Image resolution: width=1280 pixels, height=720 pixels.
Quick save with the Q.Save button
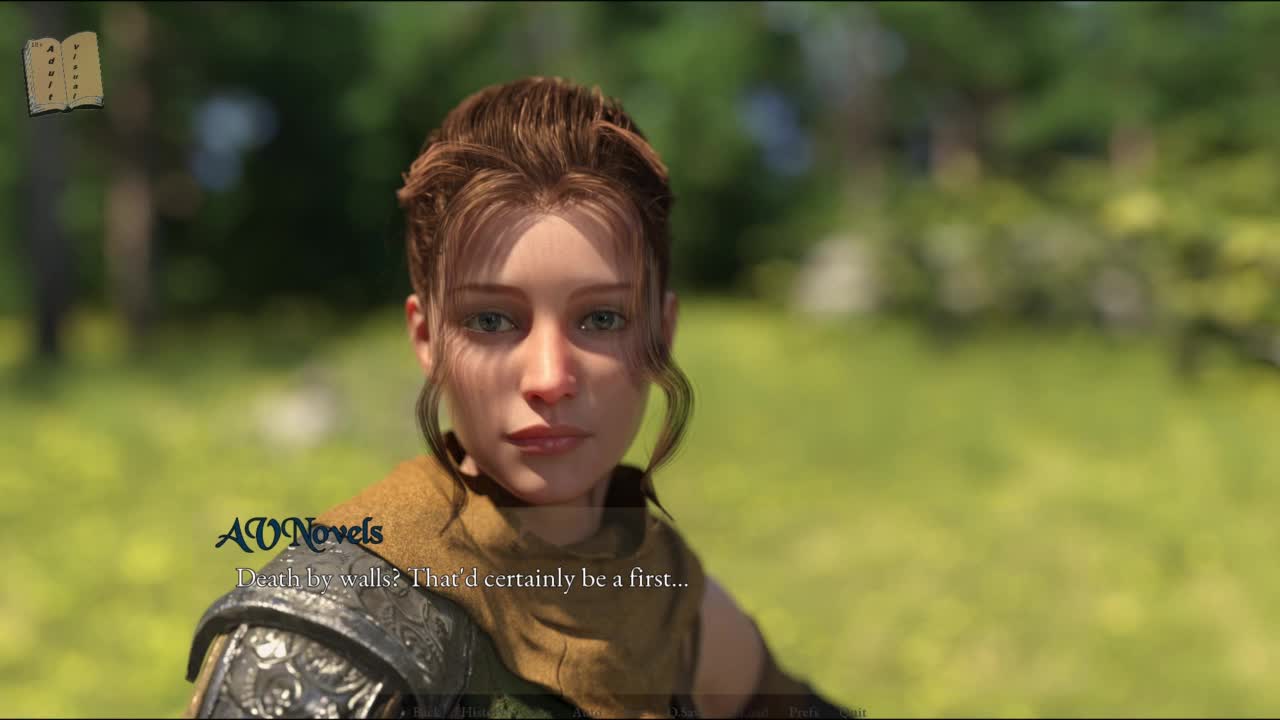[686, 712]
